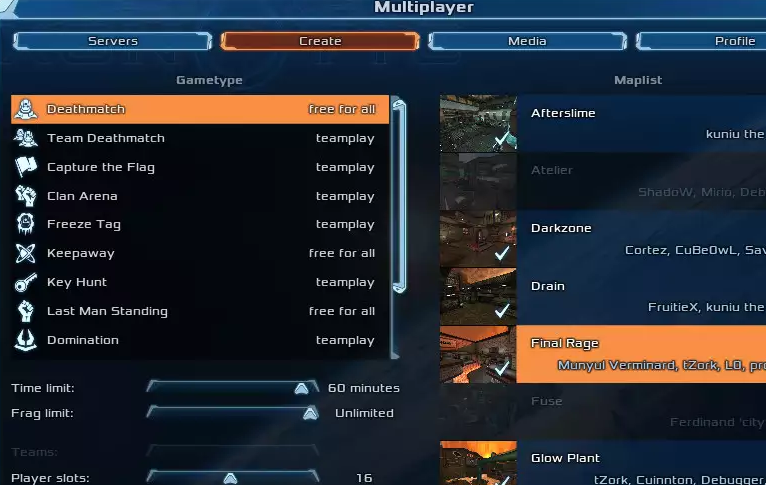
Task: Enable the Atelier map
Action: click(602, 180)
